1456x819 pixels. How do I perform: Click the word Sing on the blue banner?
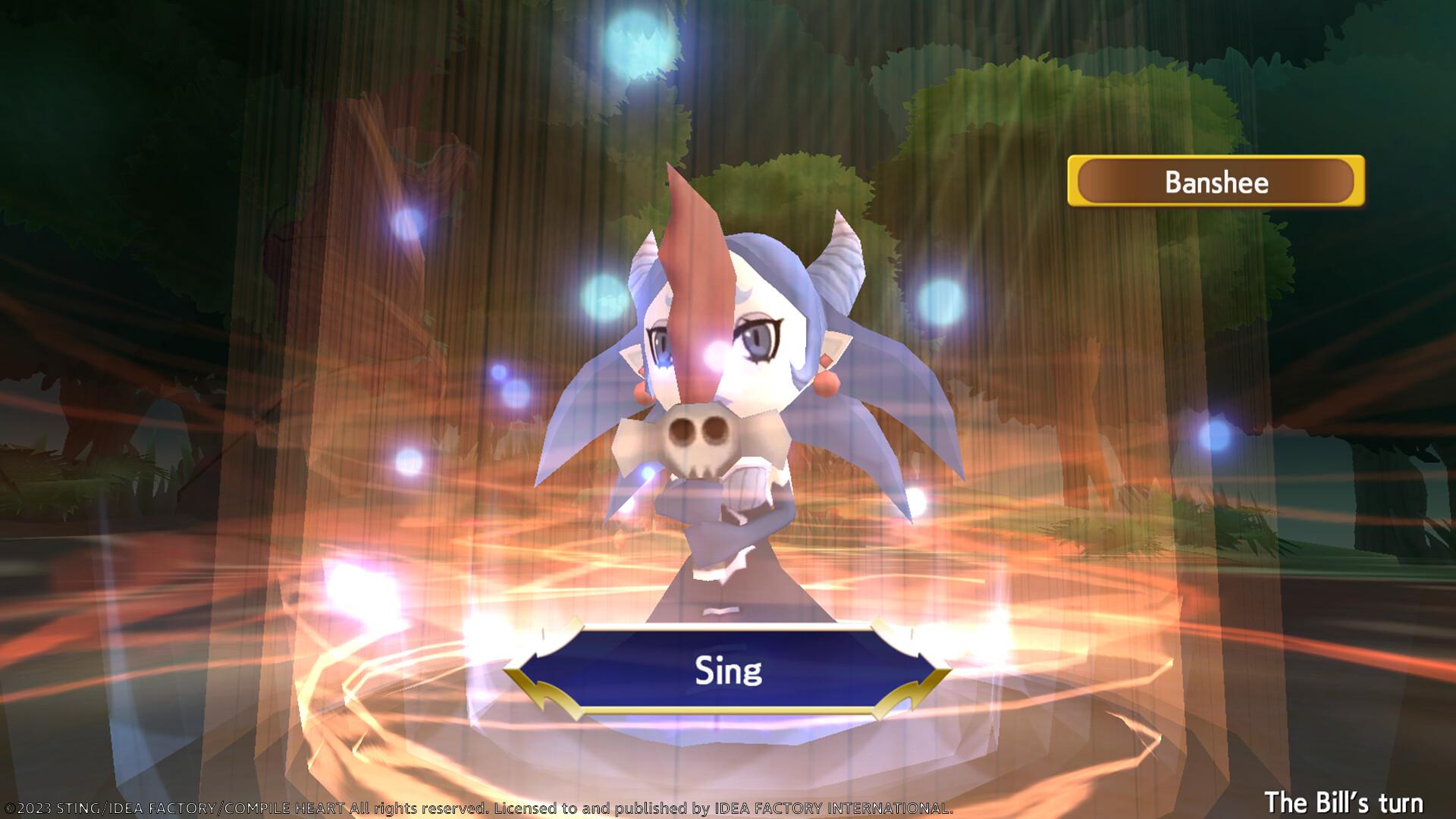pyautogui.click(x=728, y=670)
